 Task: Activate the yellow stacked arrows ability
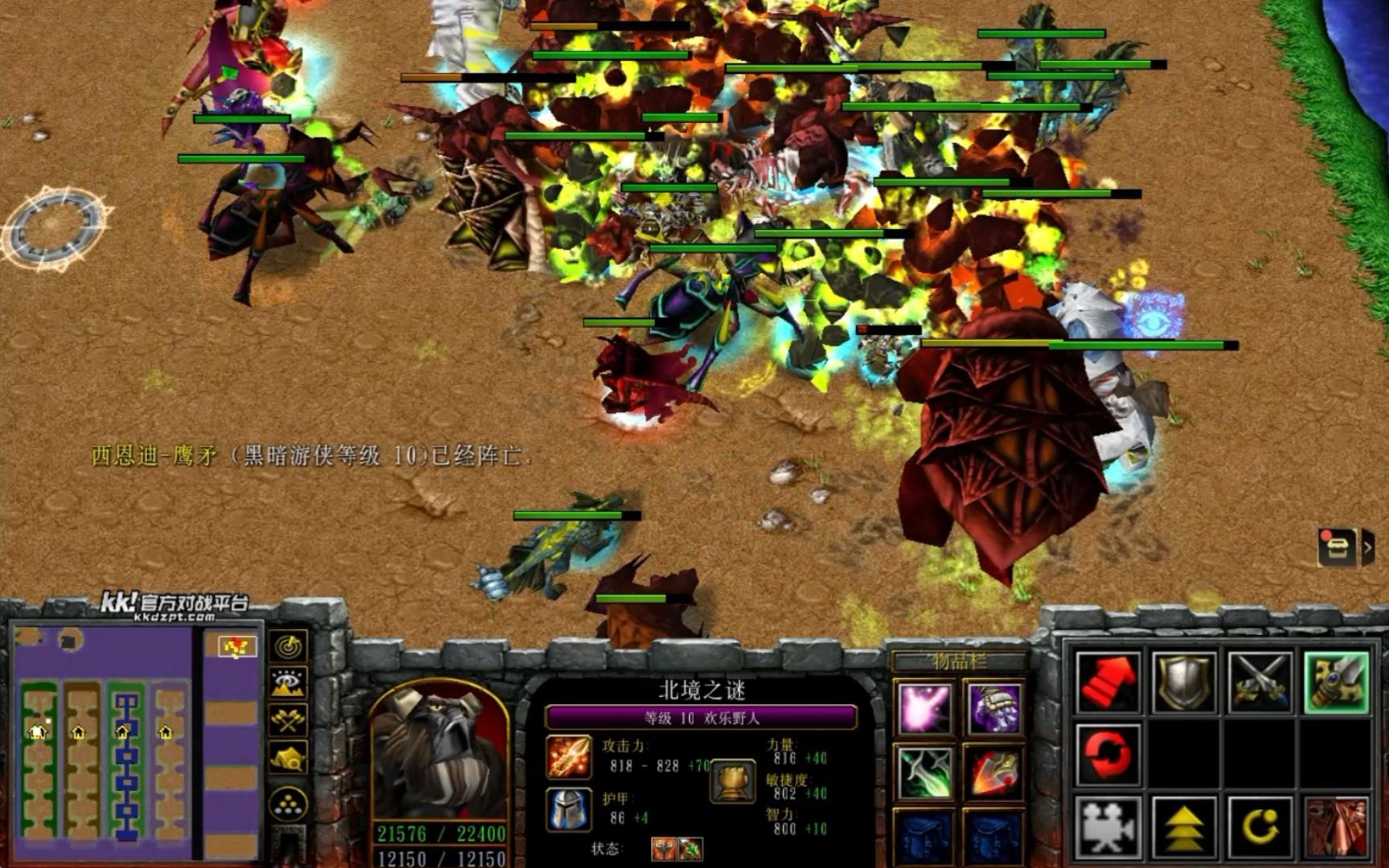click(x=1183, y=826)
